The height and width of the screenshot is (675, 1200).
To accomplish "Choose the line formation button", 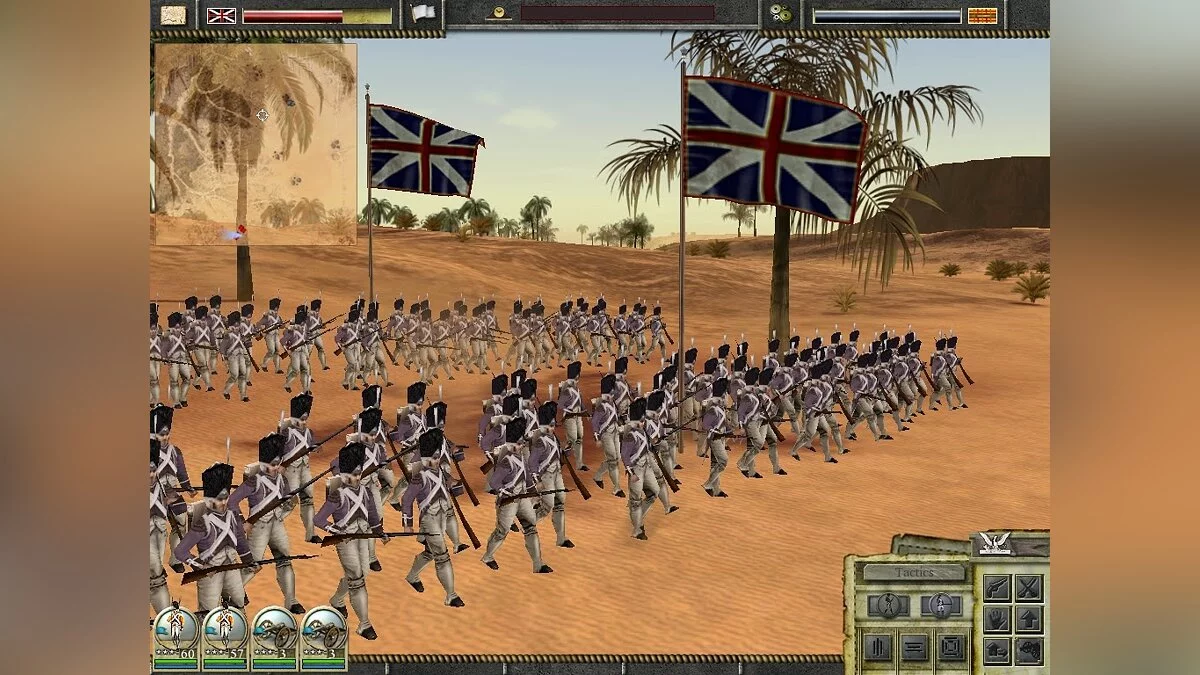I will [x=914, y=648].
